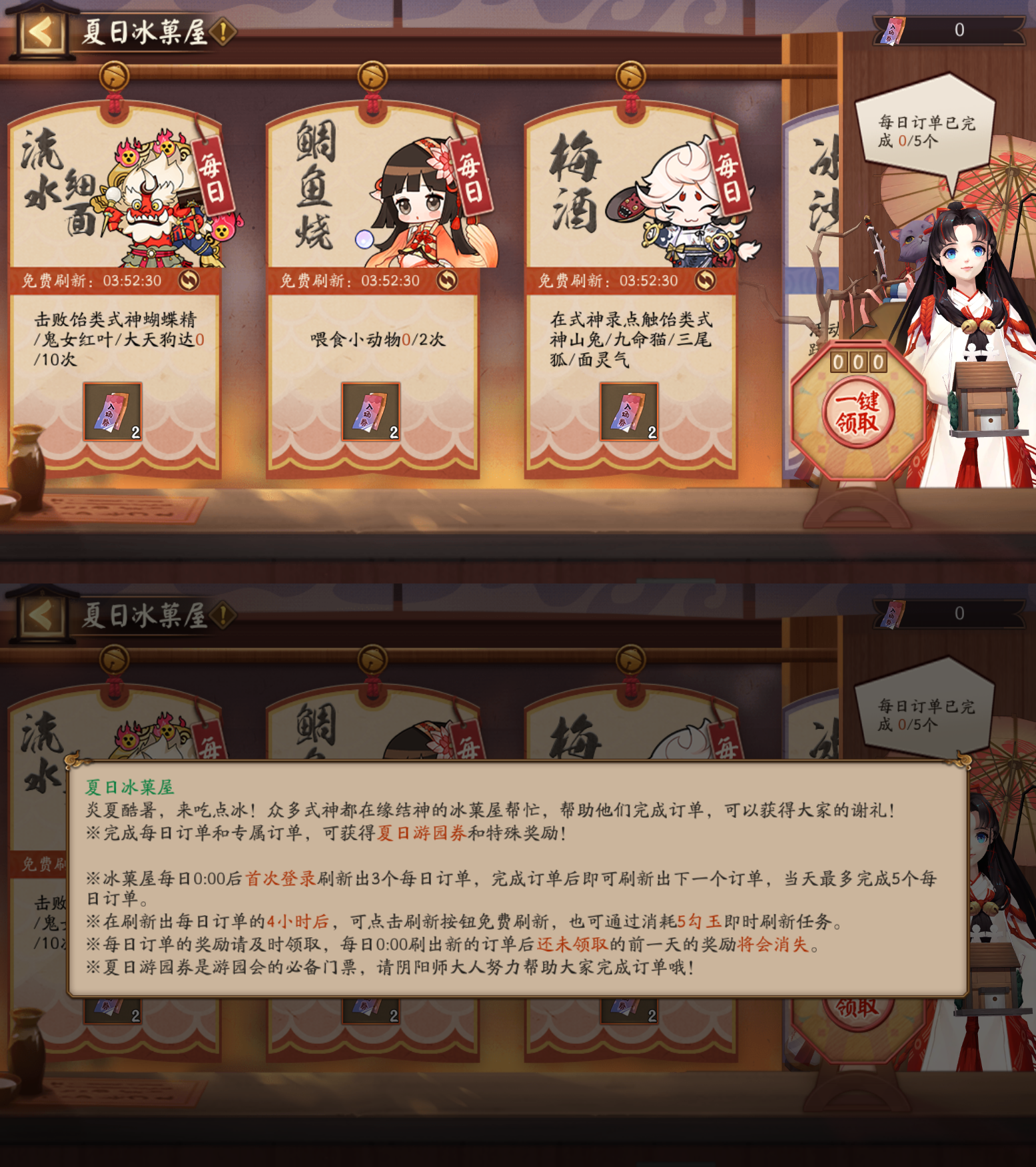Tap the refresh icon on 鲷鱼烧 order
This screenshot has width=1036, height=1167.
click(448, 280)
